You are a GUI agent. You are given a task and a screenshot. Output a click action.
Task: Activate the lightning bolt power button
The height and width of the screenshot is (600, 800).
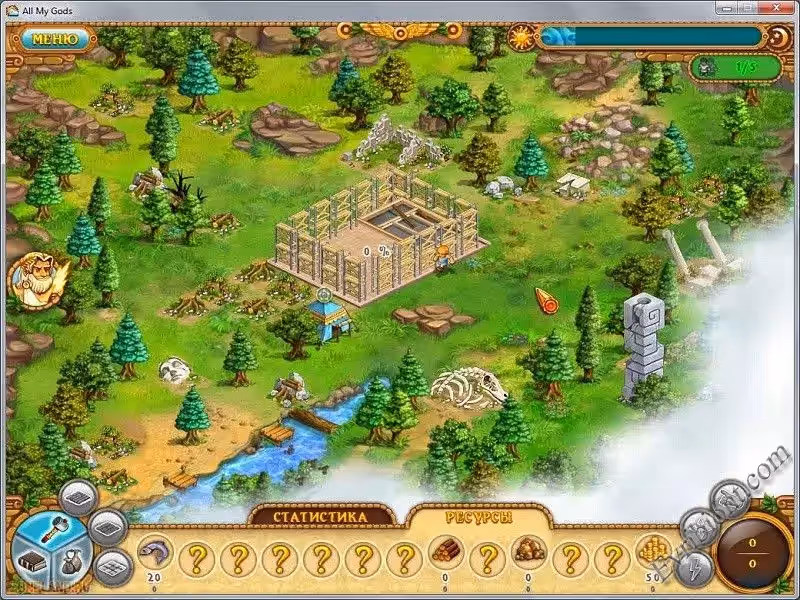click(696, 567)
